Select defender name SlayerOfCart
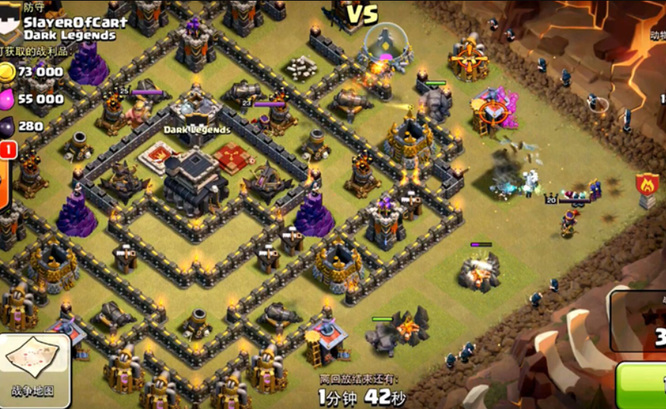Image resolution: width=666 pixels, height=409 pixels. (68, 21)
